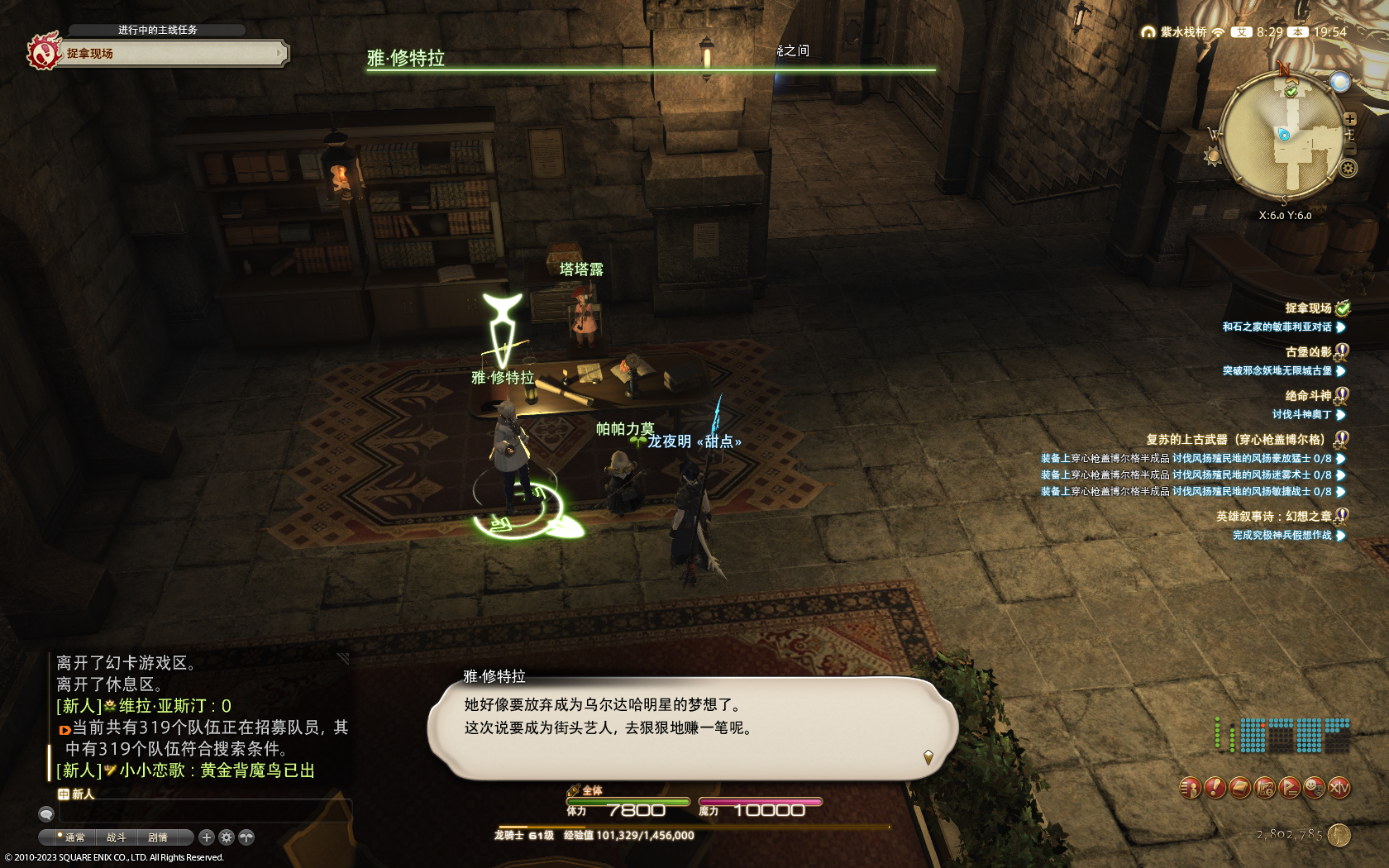This screenshot has width=1389, height=868.
Task: Click the chat text input field
Action: tap(203, 813)
